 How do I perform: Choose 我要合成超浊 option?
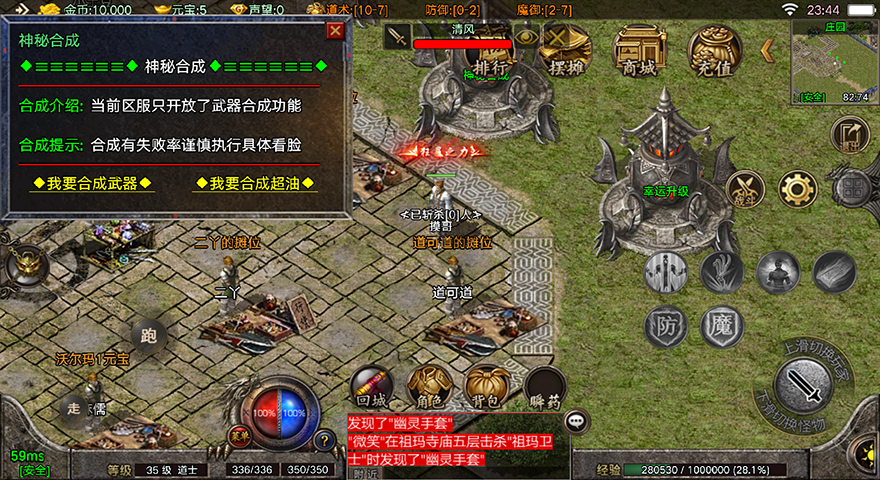(255, 183)
